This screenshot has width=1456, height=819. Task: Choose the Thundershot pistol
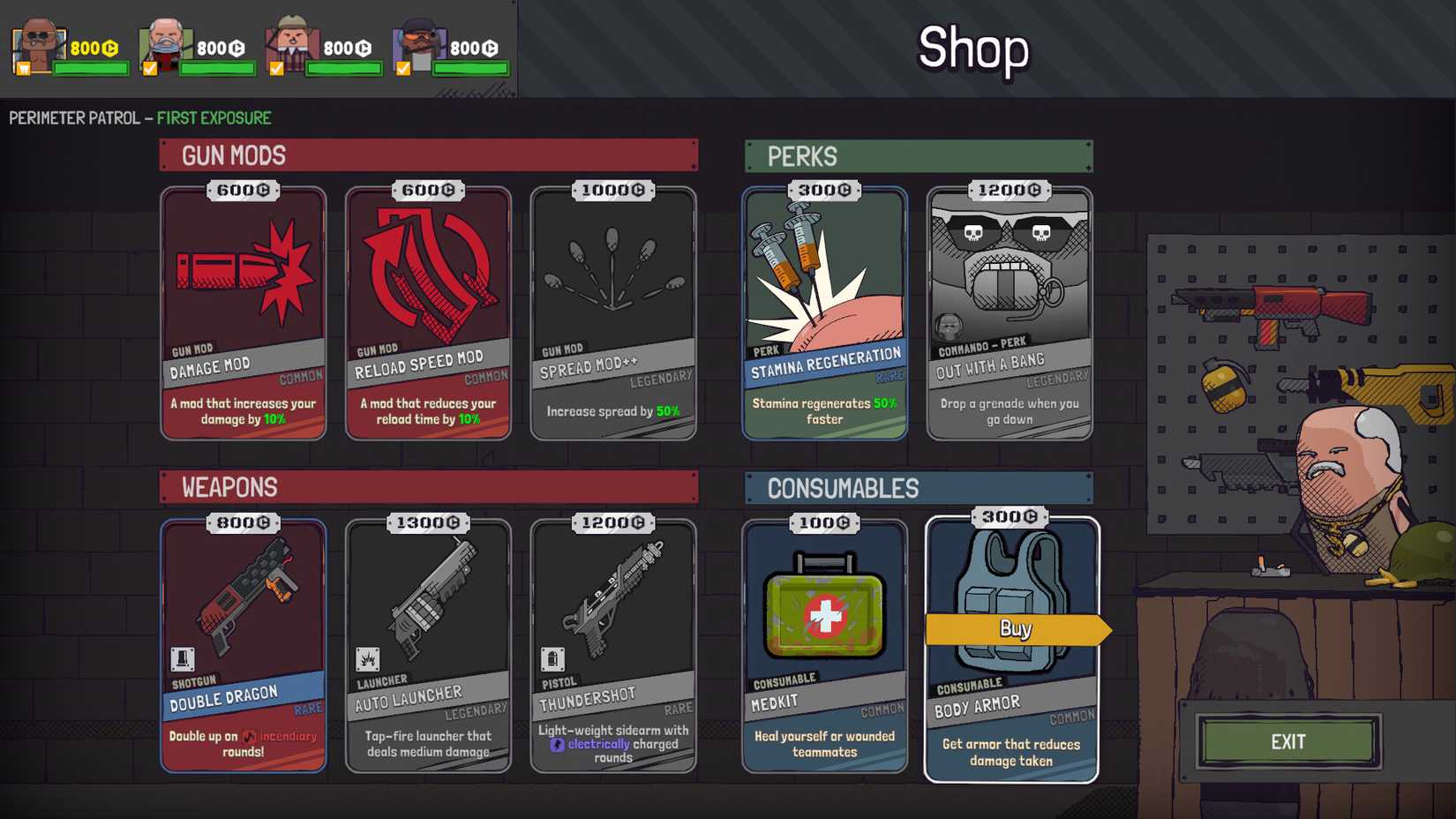point(613,644)
